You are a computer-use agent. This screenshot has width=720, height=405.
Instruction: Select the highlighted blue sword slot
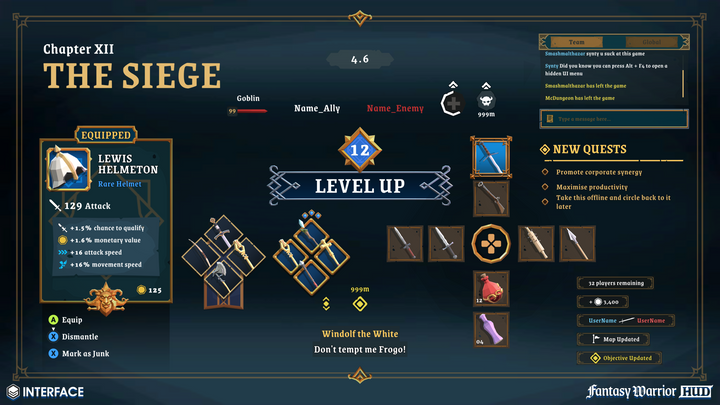point(490,156)
